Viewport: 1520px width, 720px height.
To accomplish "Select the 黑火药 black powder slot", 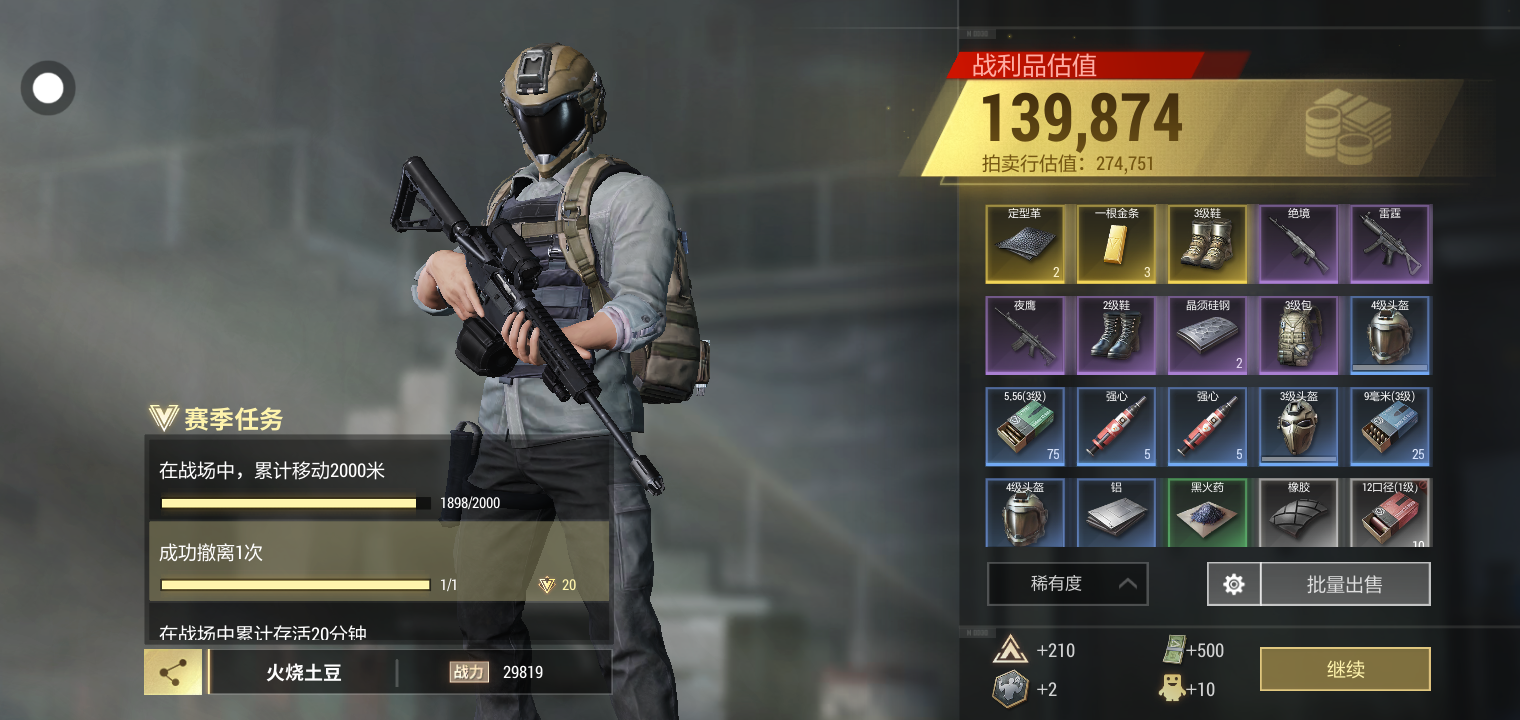I will point(1207,513).
